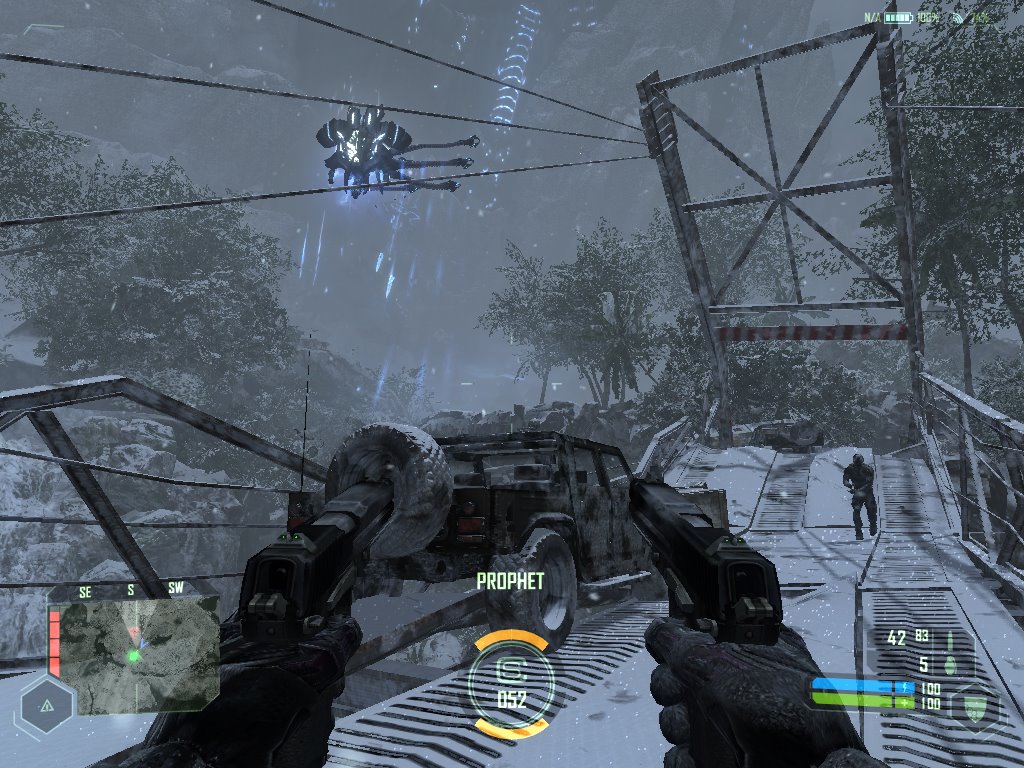This screenshot has width=1024, height=768.
Task: Click the wireless signal strength icon
Action: 958,18
